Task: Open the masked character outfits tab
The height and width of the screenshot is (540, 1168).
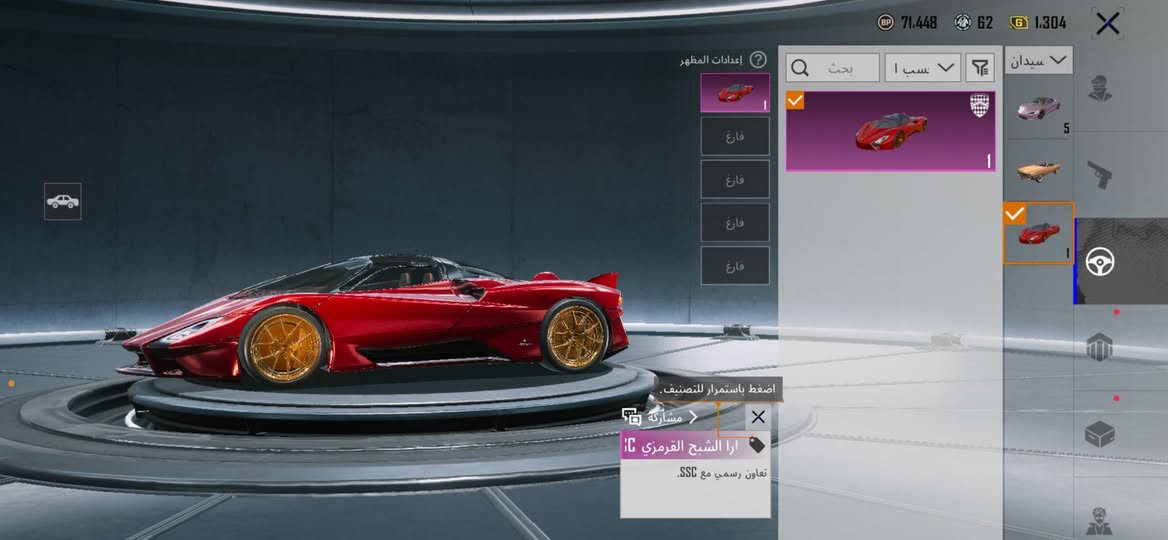Action: point(1100,88)
